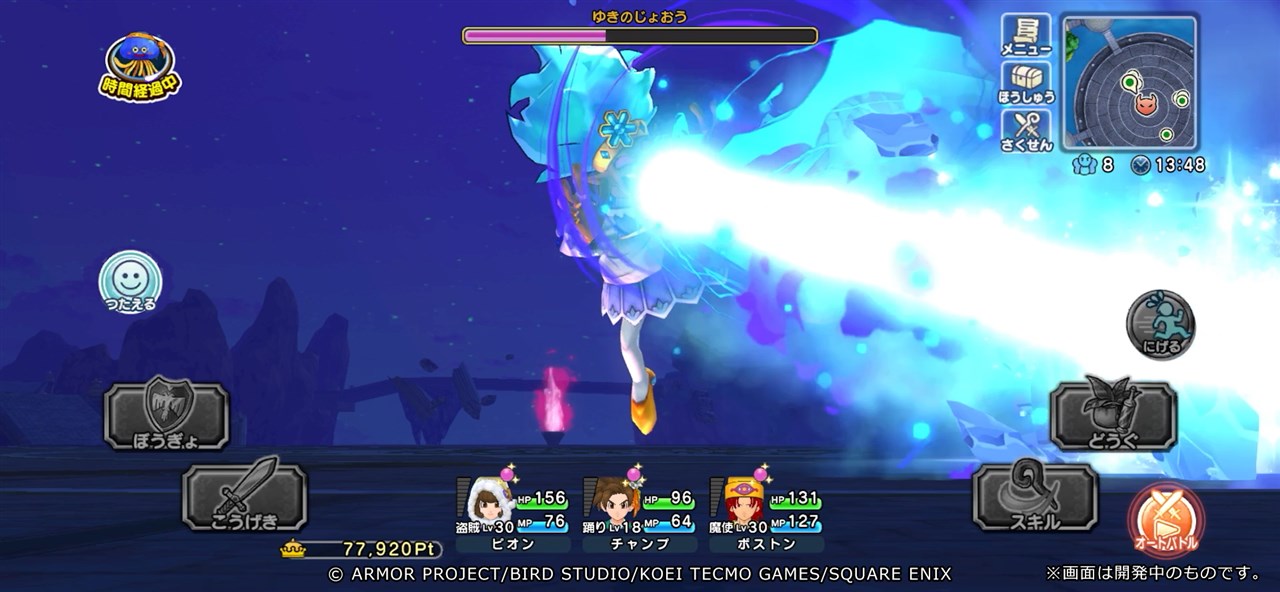Open the さくせん tactics button
Viewport: 1280px width, 592px height.
[x=1026, y=132]
